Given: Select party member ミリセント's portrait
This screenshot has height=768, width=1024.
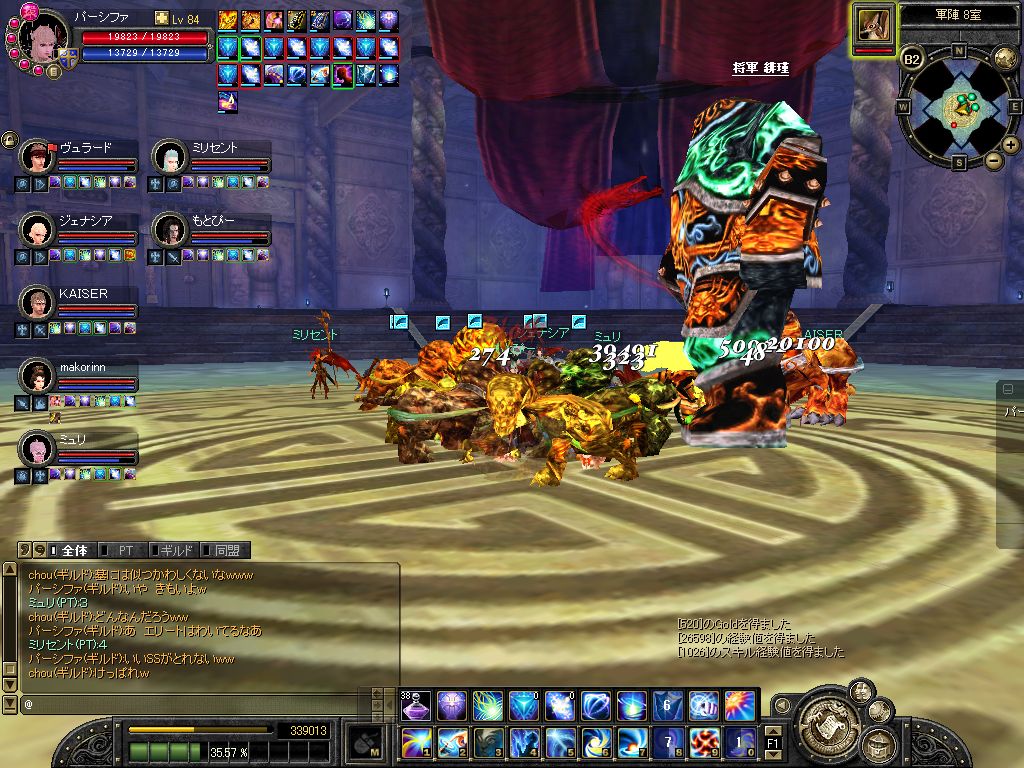Looking at the screenshot, I should pyautogui.click(x=169, y=157).
